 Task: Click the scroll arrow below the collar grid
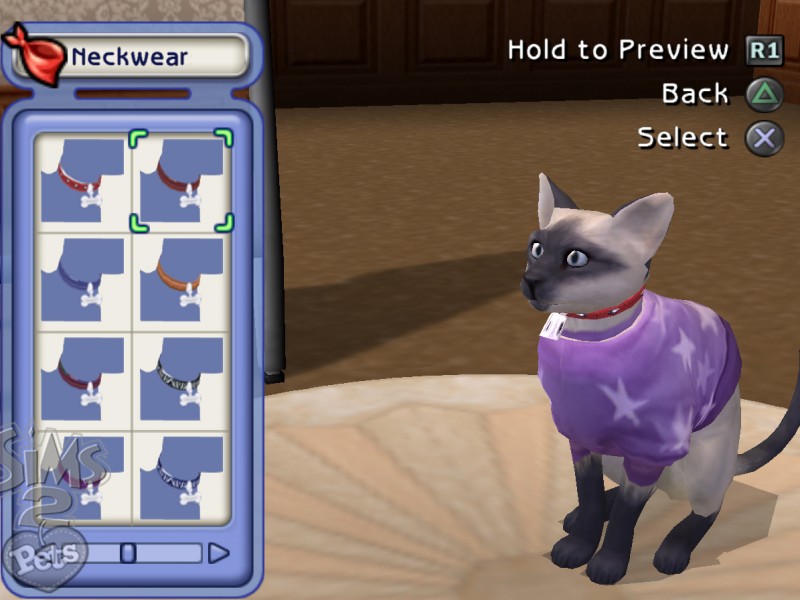pos(218,553)
